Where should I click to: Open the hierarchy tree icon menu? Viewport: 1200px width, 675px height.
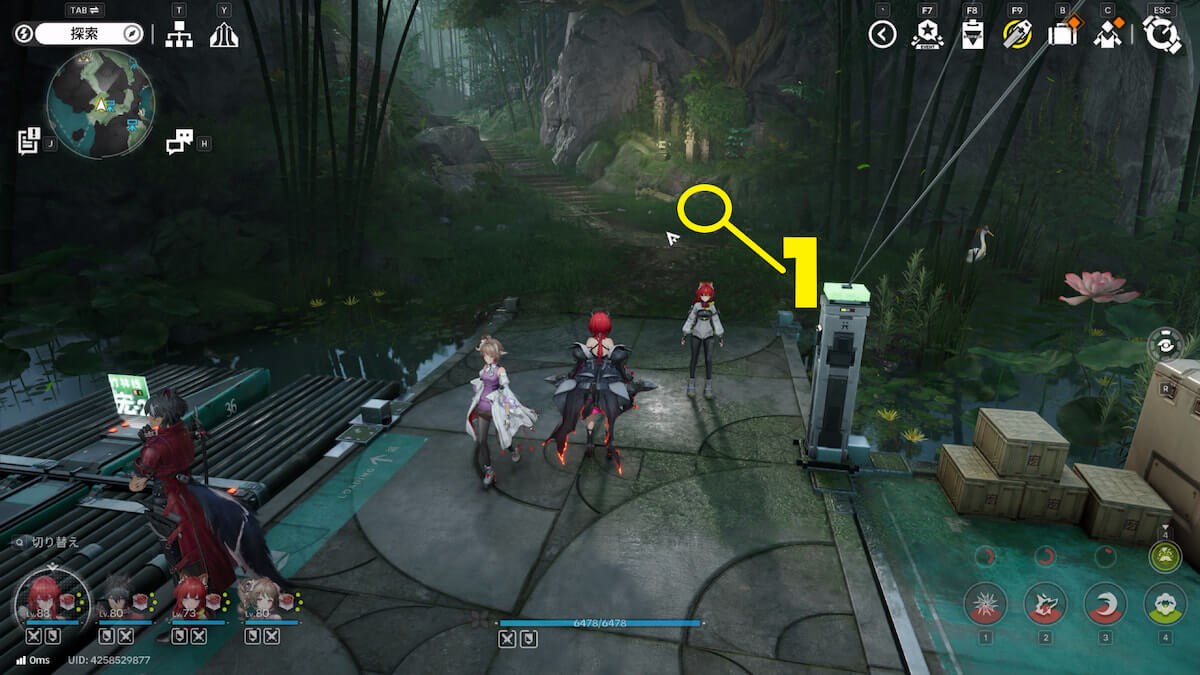pyautogui.click(x=179, y=35)
